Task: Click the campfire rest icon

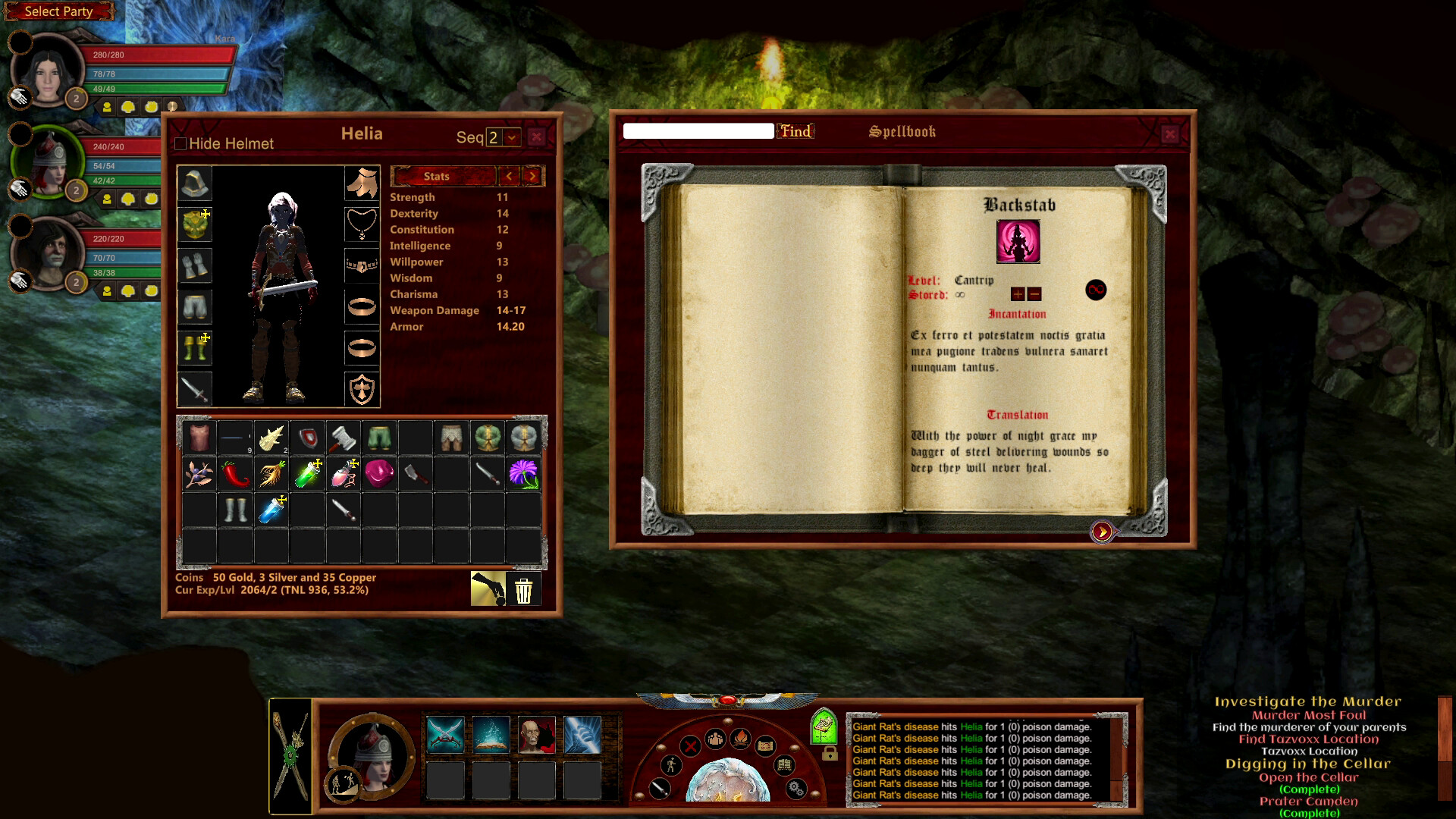Action: pos(741,739)
